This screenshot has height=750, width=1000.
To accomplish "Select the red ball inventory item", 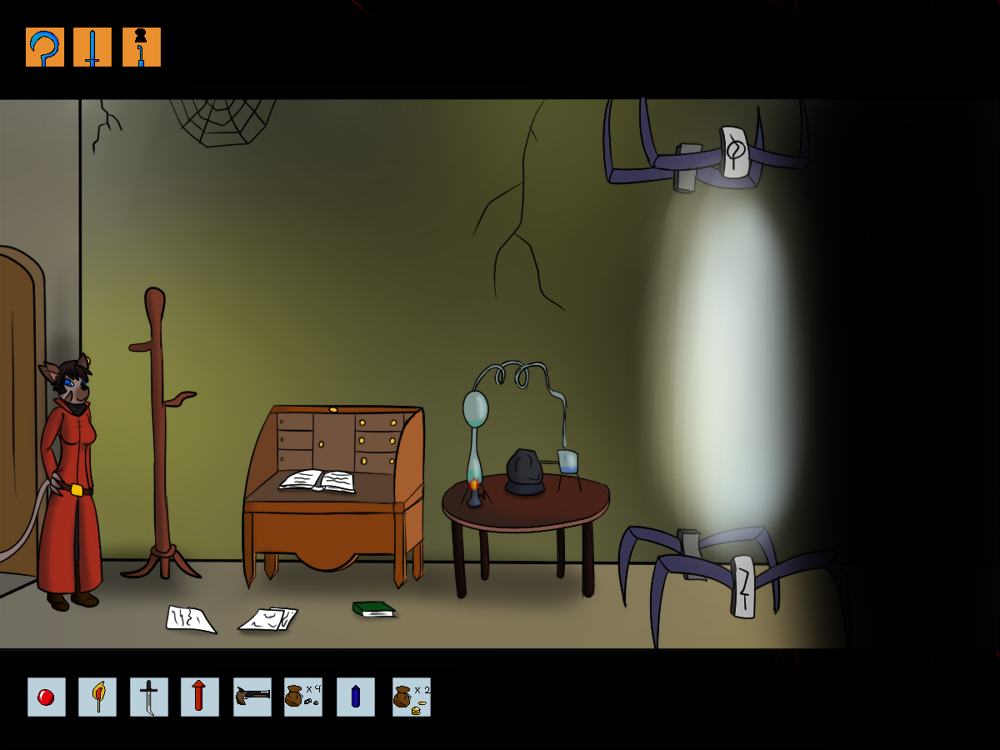I will [x=46, y=697].
